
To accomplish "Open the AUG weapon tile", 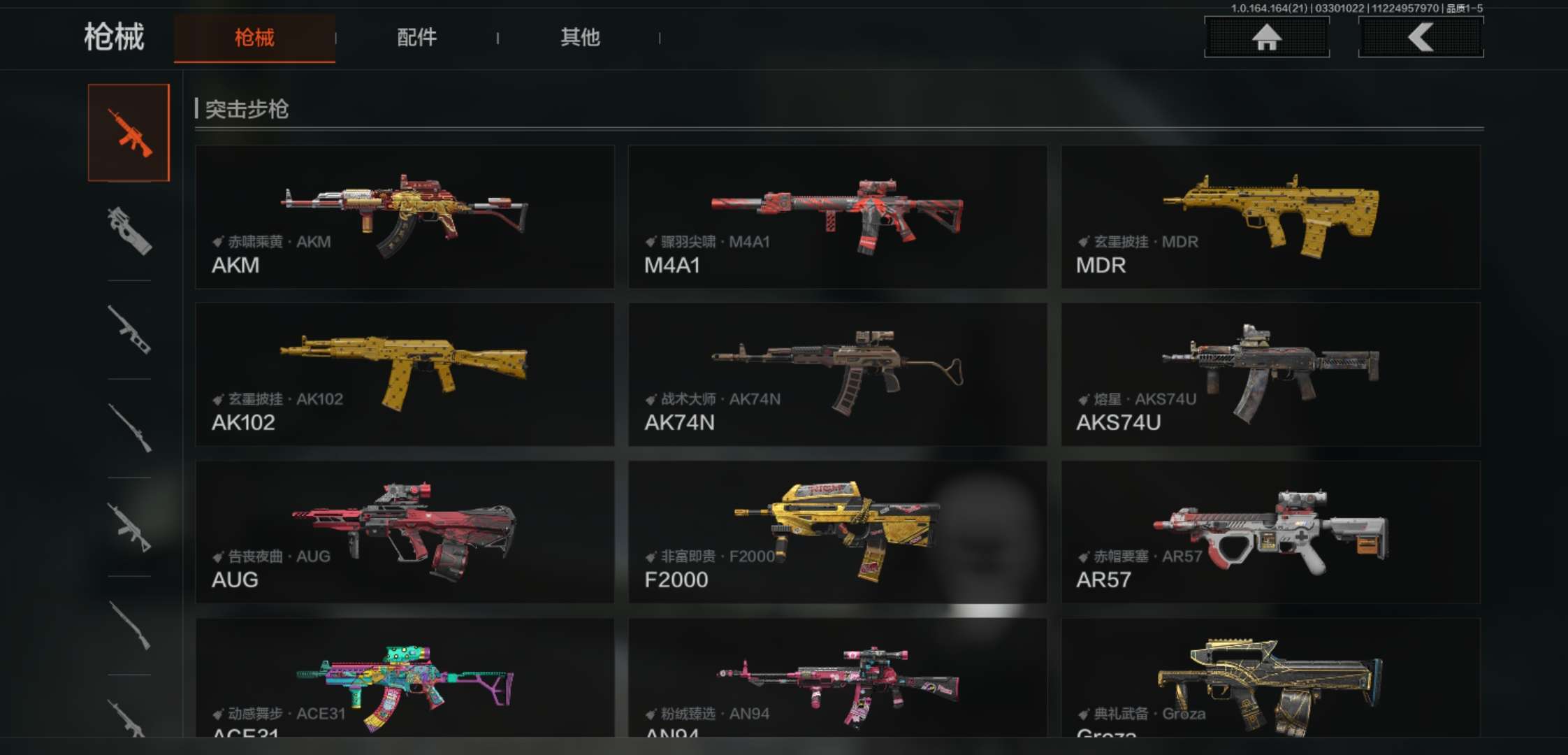I will (x=405, y=531).
